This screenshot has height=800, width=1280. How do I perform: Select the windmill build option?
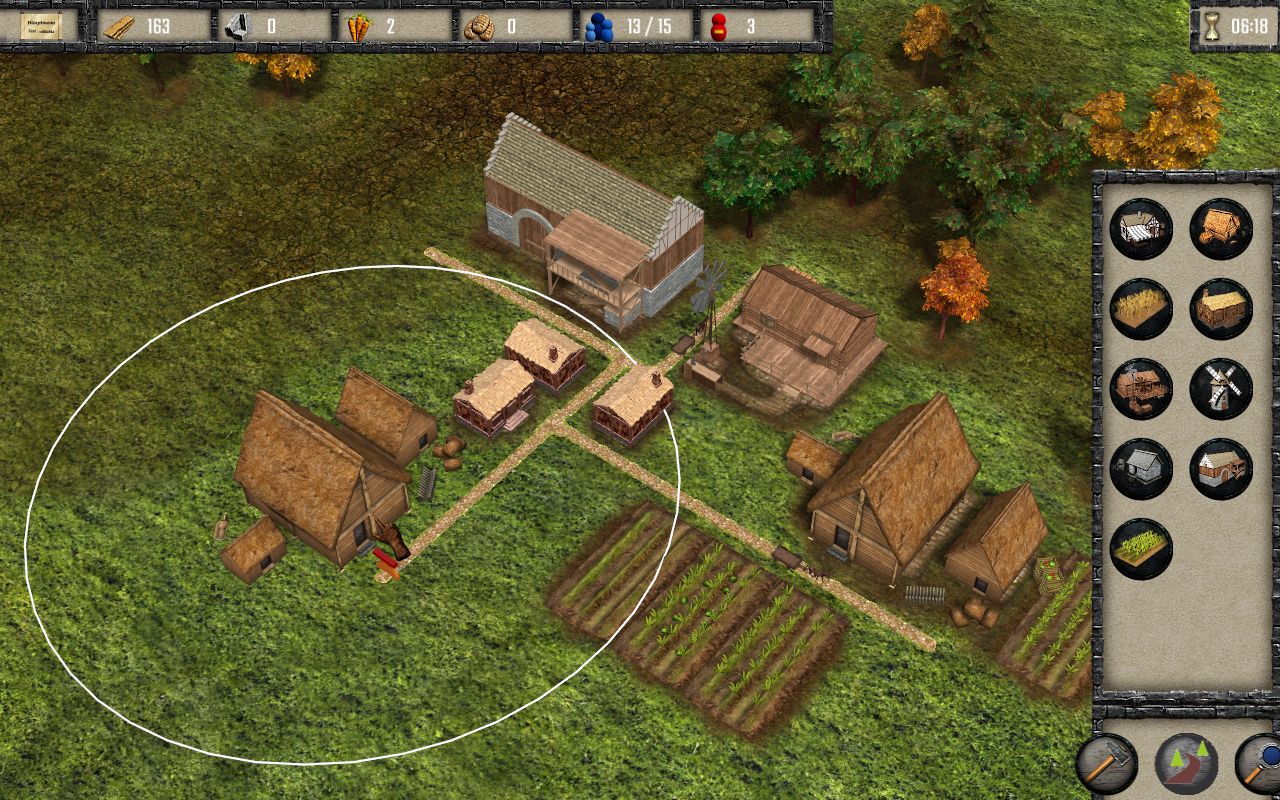pos(1221,388)
